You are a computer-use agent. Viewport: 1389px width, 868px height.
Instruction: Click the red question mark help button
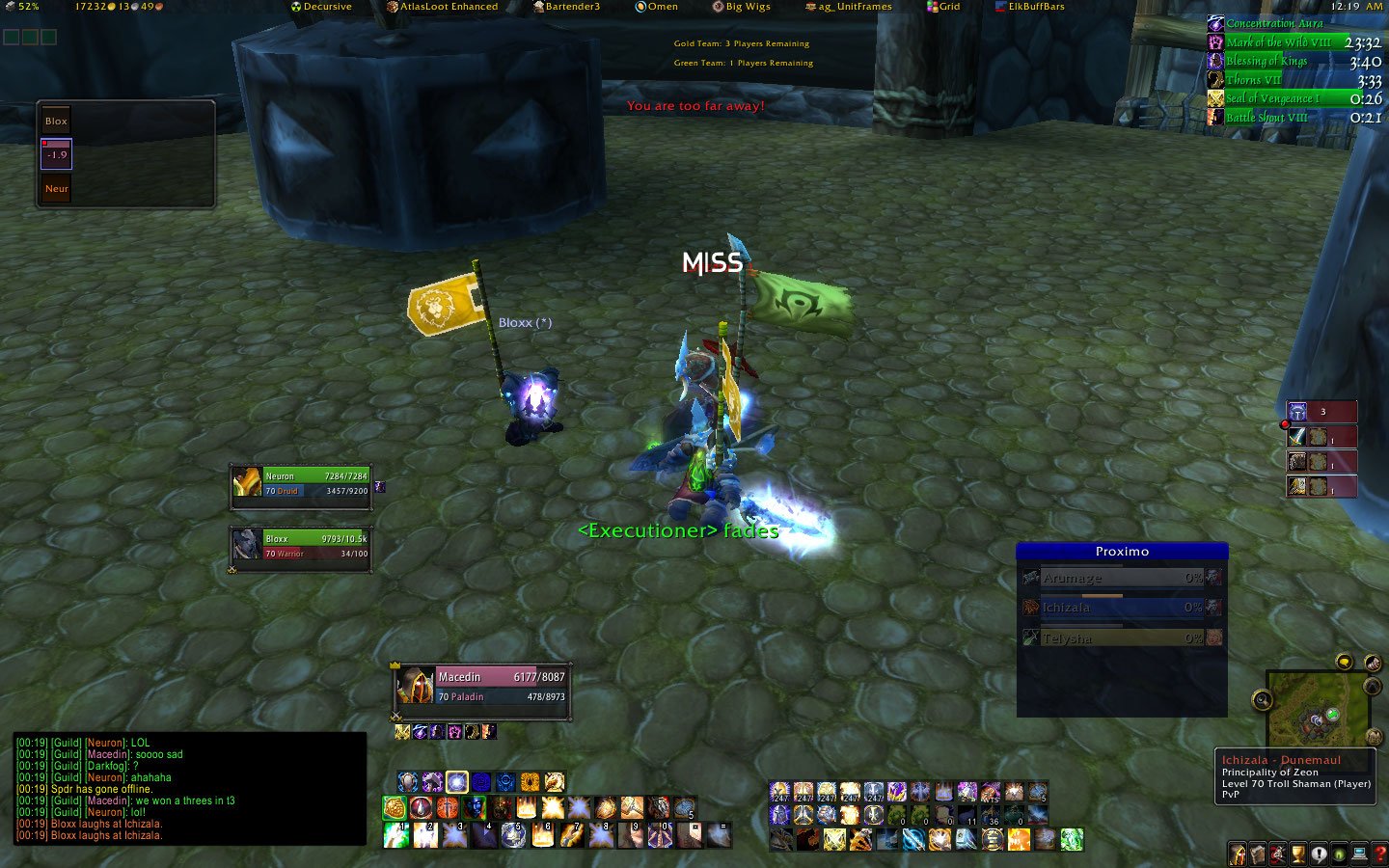click(1380, 854)
